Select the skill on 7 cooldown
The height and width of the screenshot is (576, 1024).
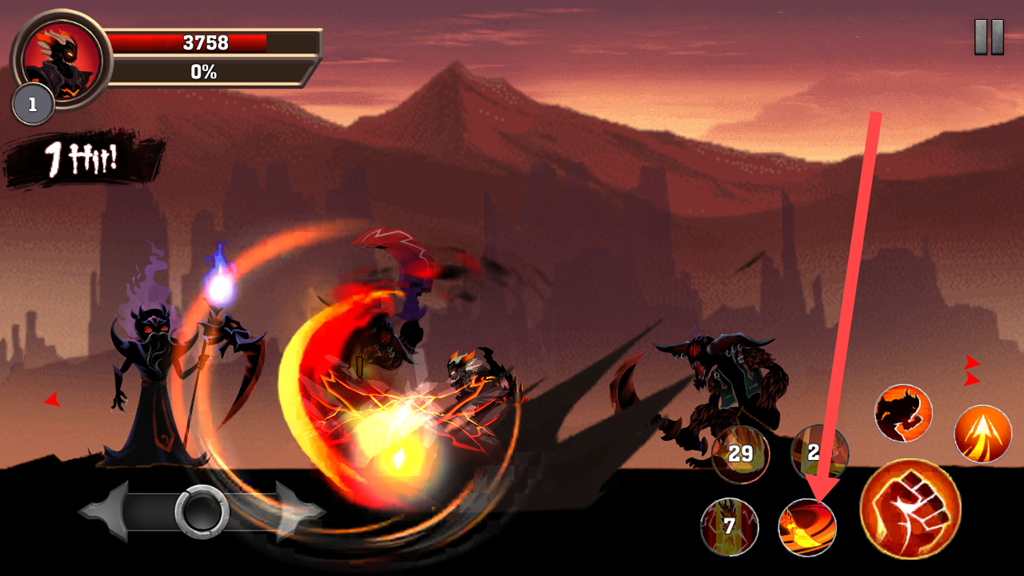click(729, 526)
